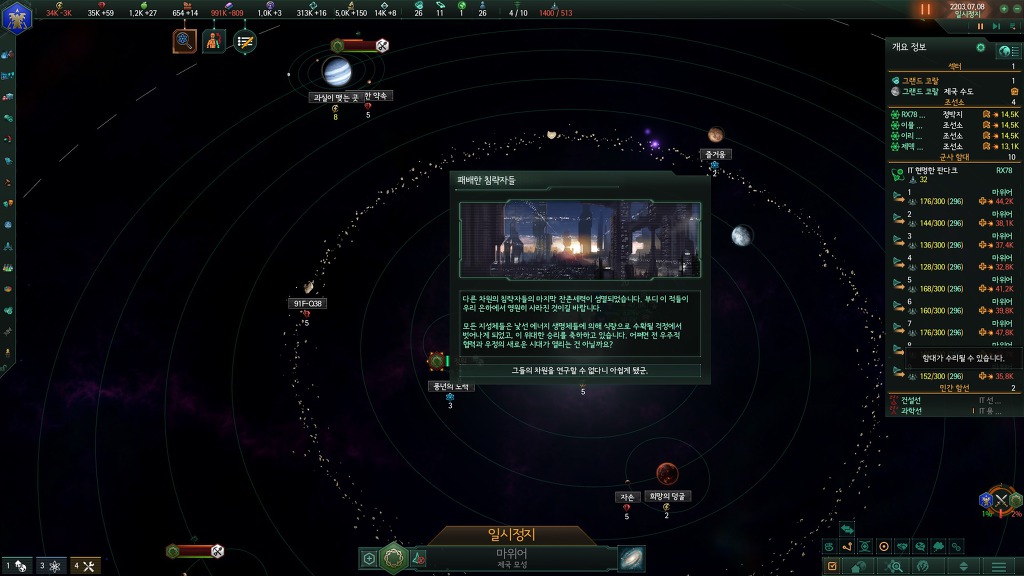Select control group tab number 1

coord(16,566)
